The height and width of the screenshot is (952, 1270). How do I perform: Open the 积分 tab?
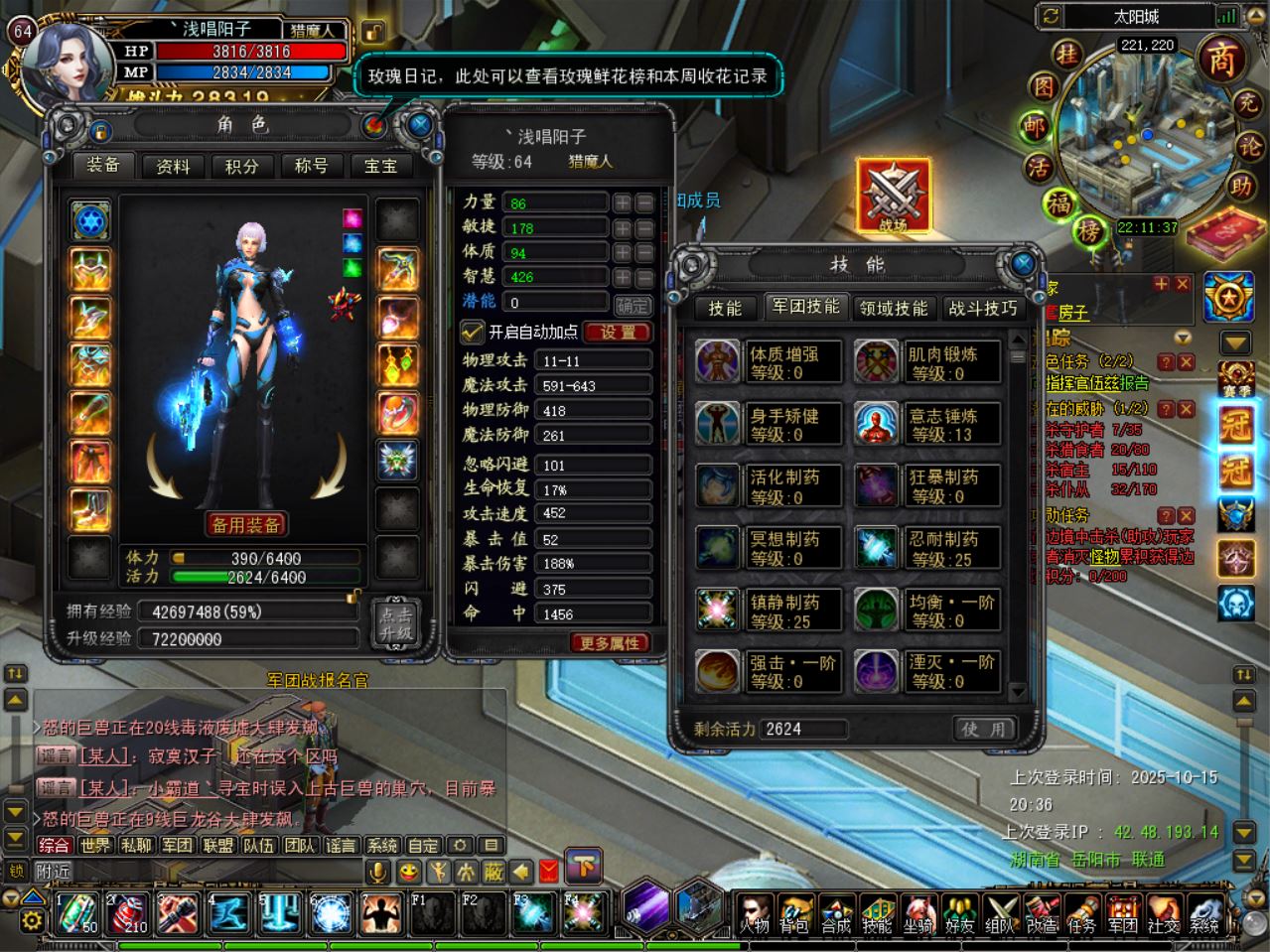pyautogui.click(x=241, y=166)
